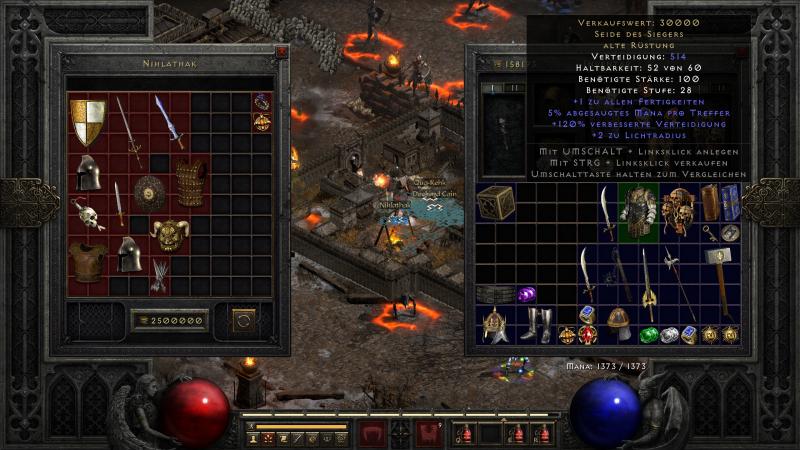The width and height of the screenshot is (800, 450).
Task: Select the white and gold shield for sale
Action: [88, 122]
